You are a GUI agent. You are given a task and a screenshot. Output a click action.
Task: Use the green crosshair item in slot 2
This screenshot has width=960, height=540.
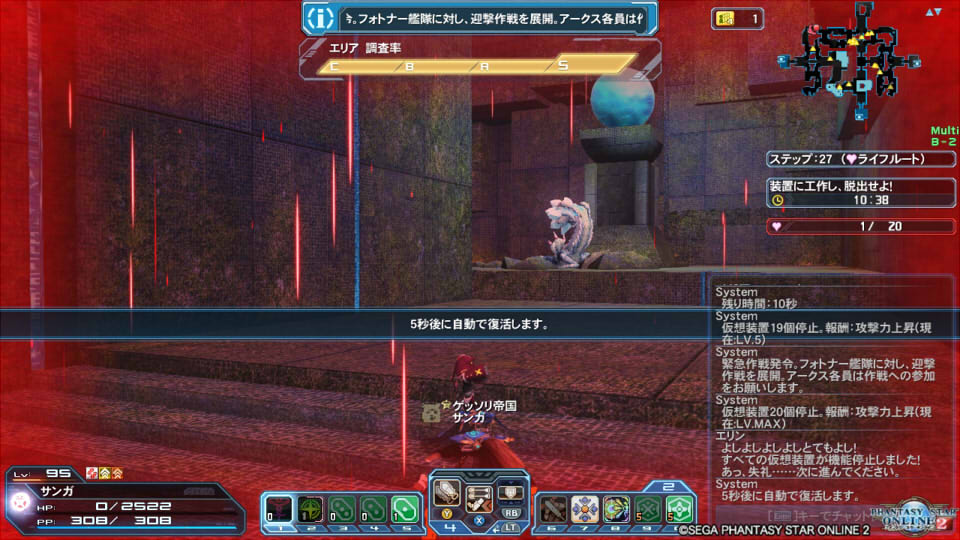(x=310, y=509)
